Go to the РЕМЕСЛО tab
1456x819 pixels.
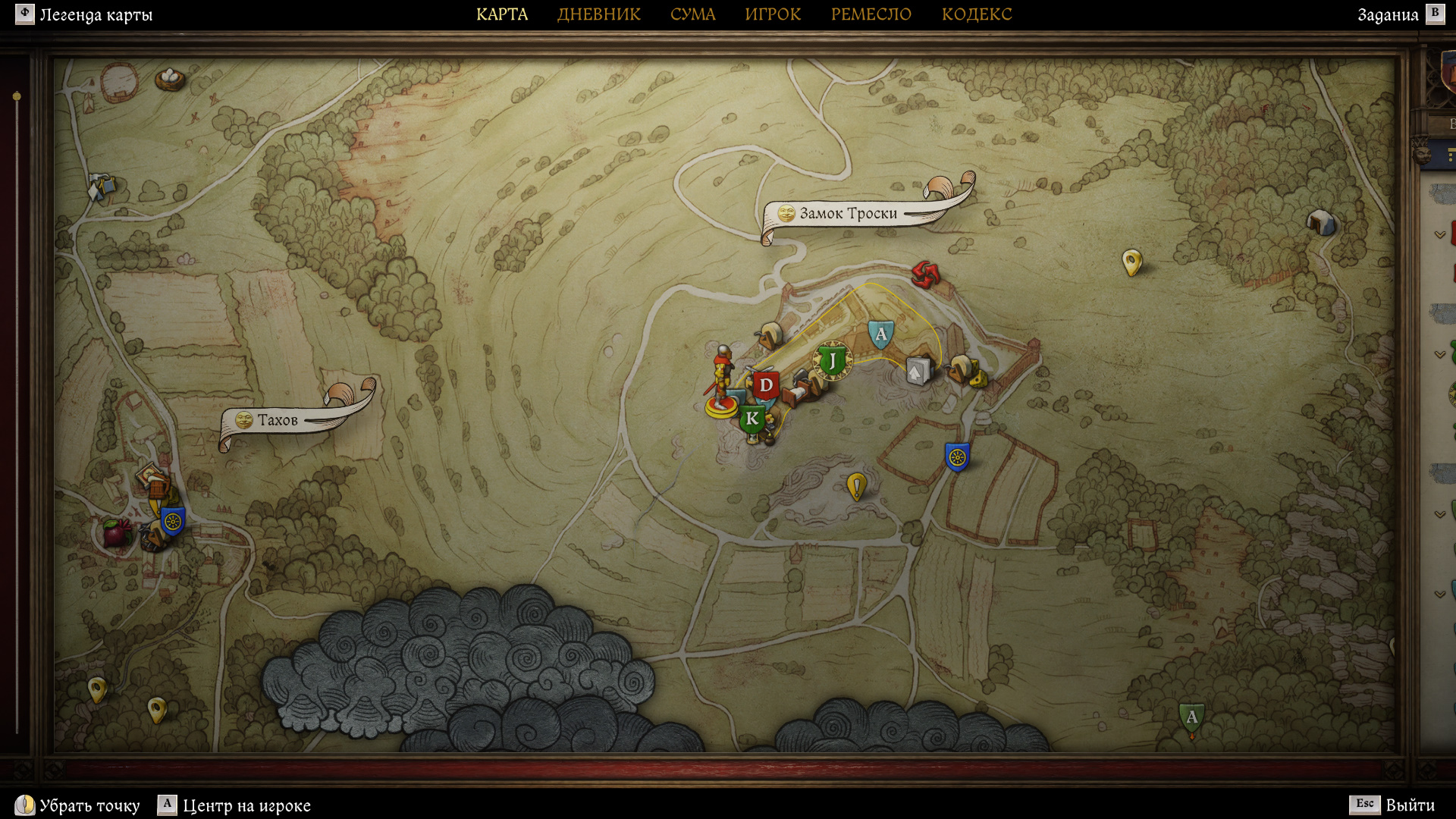pyautogui.click(x=871, y=14)
